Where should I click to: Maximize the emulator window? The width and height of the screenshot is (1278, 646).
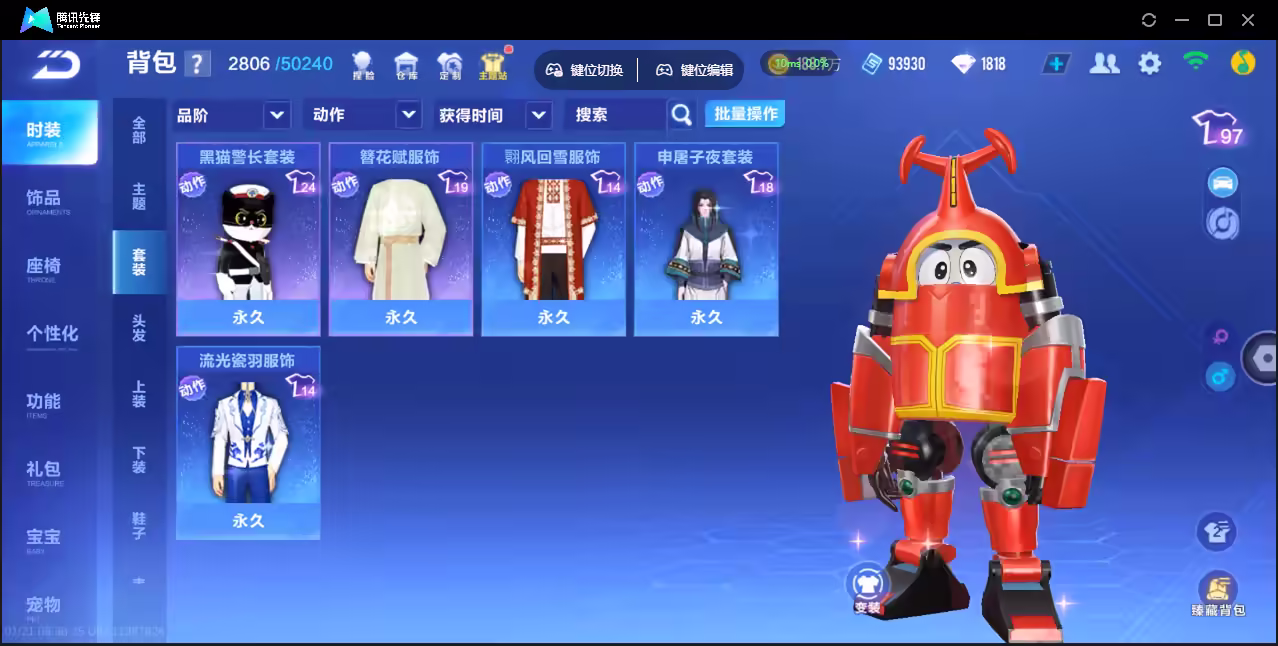click(1215, 20)
